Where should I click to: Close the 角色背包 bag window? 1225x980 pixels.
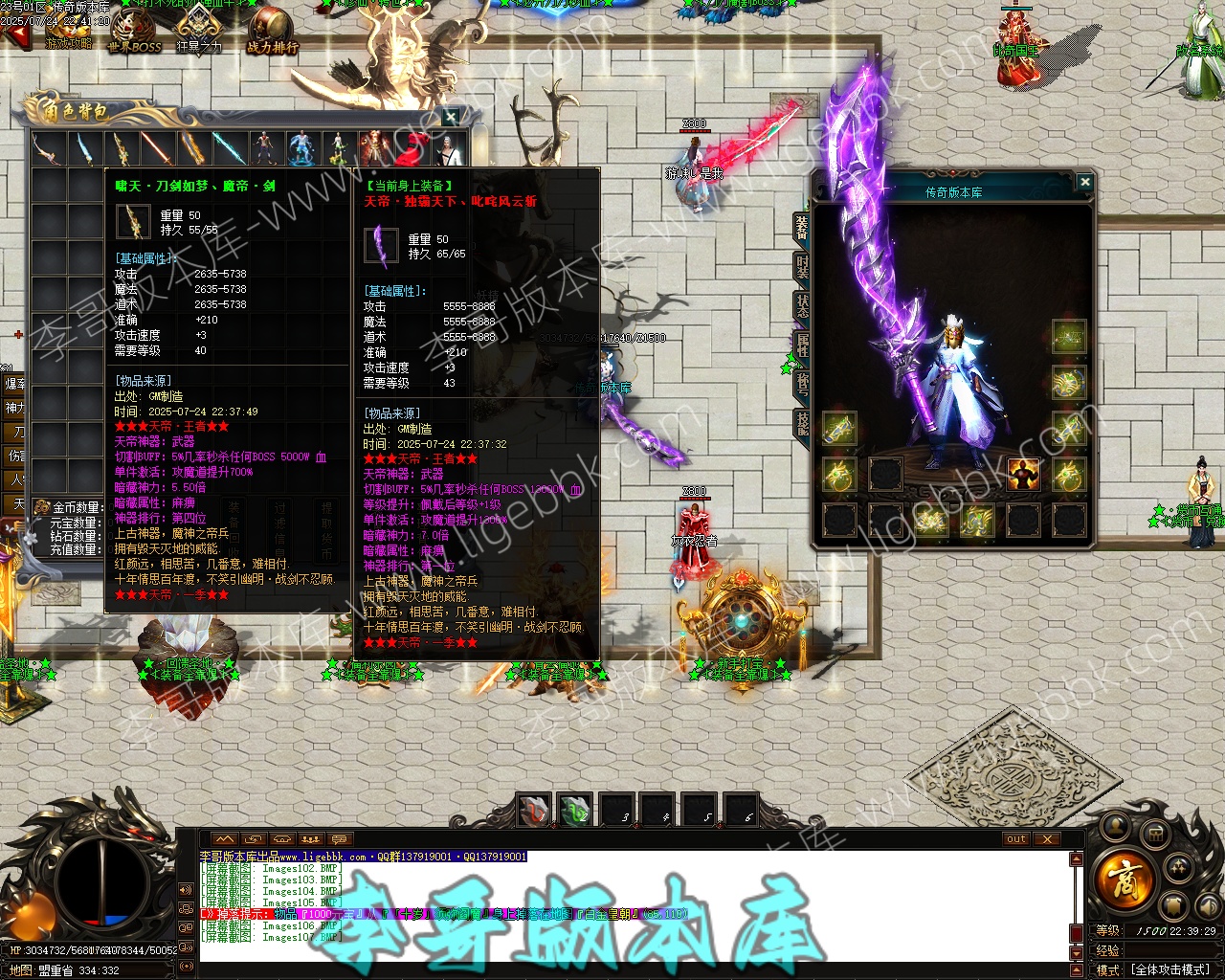pos(451,117)
